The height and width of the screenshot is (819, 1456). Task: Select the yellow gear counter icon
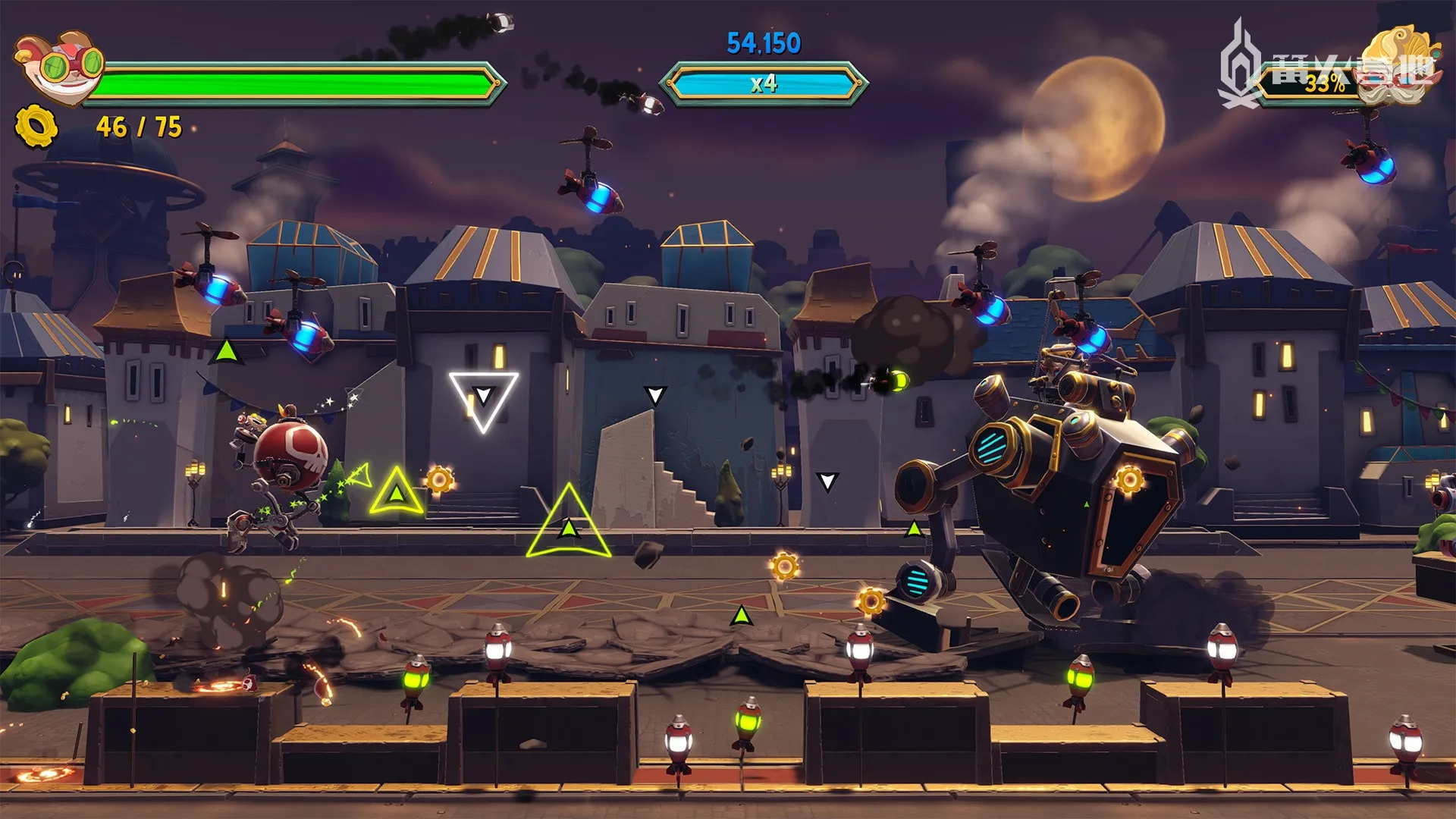(36, 127)
